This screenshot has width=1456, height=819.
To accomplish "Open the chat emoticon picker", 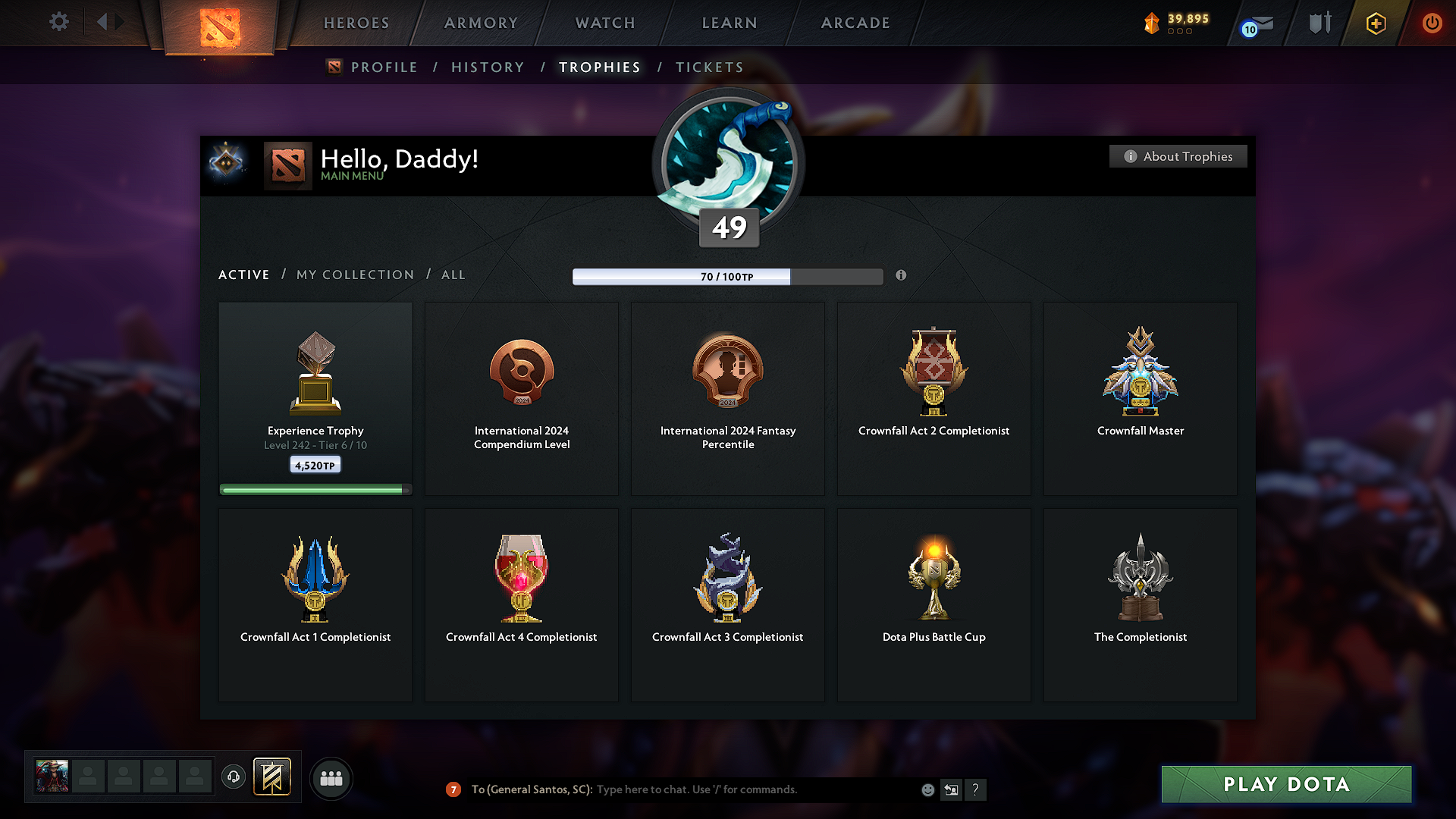I will pos(927,789).
